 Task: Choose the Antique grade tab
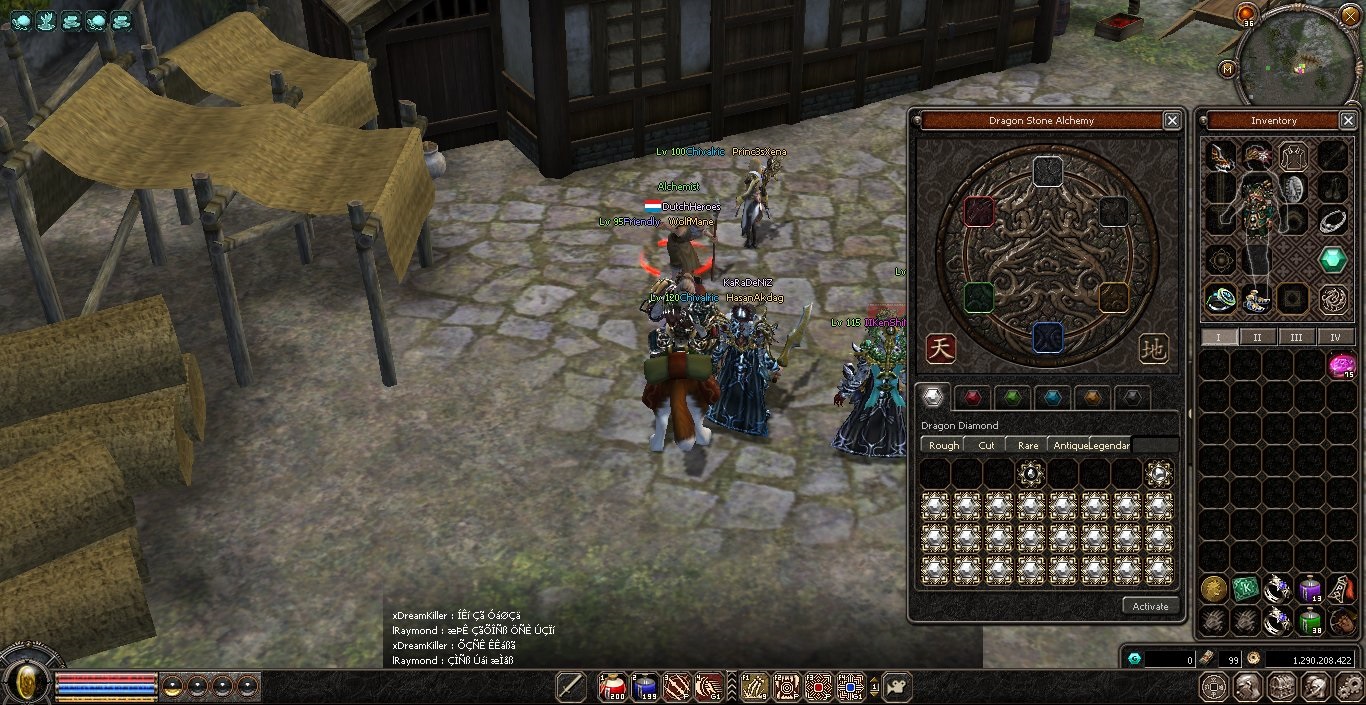tap(1067, 445)
